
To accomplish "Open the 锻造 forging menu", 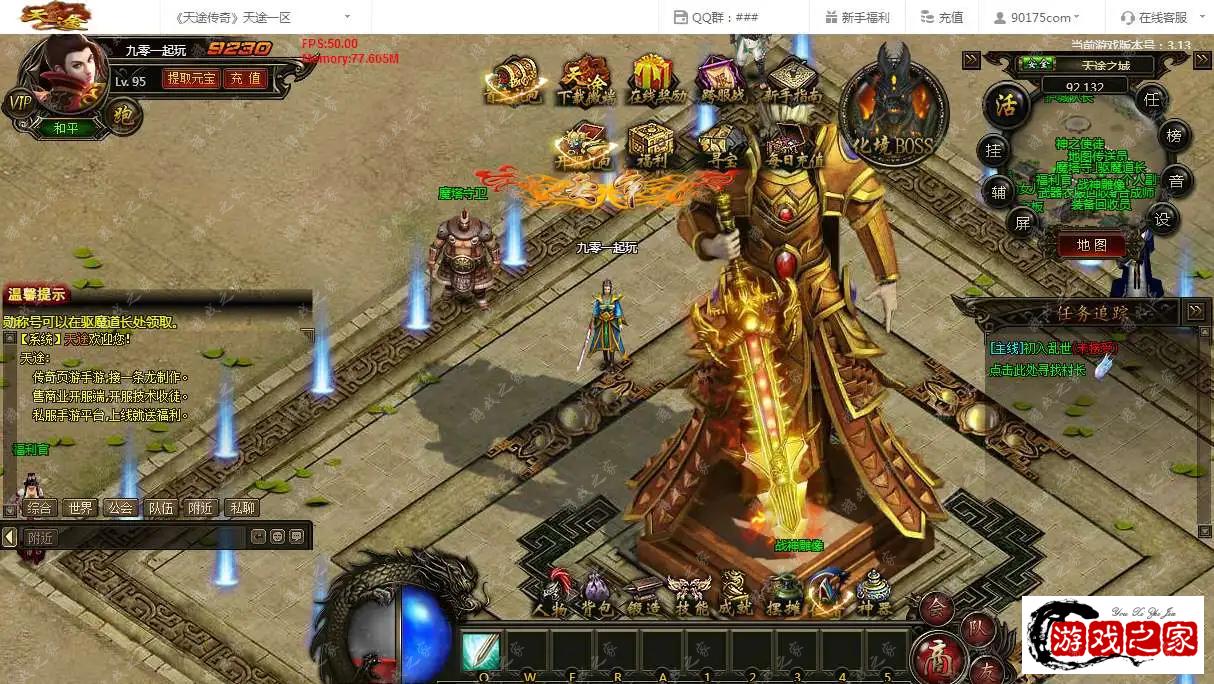I will [x=641, y=592].
